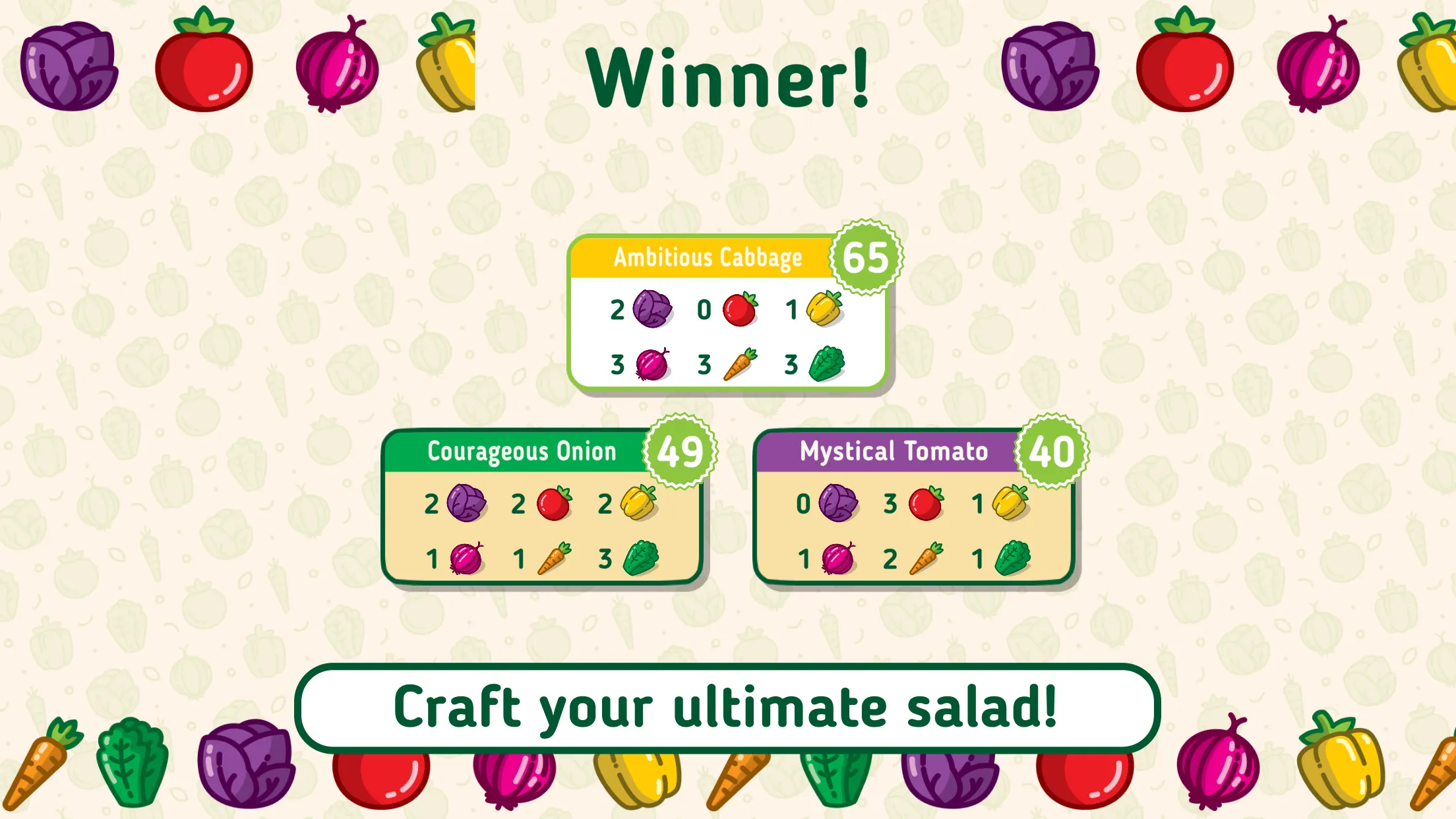Screen dimensions: 1456x819
Task: Open the Courageous Onion score panel
Action: pyautogui.click(x=541, y=508)
